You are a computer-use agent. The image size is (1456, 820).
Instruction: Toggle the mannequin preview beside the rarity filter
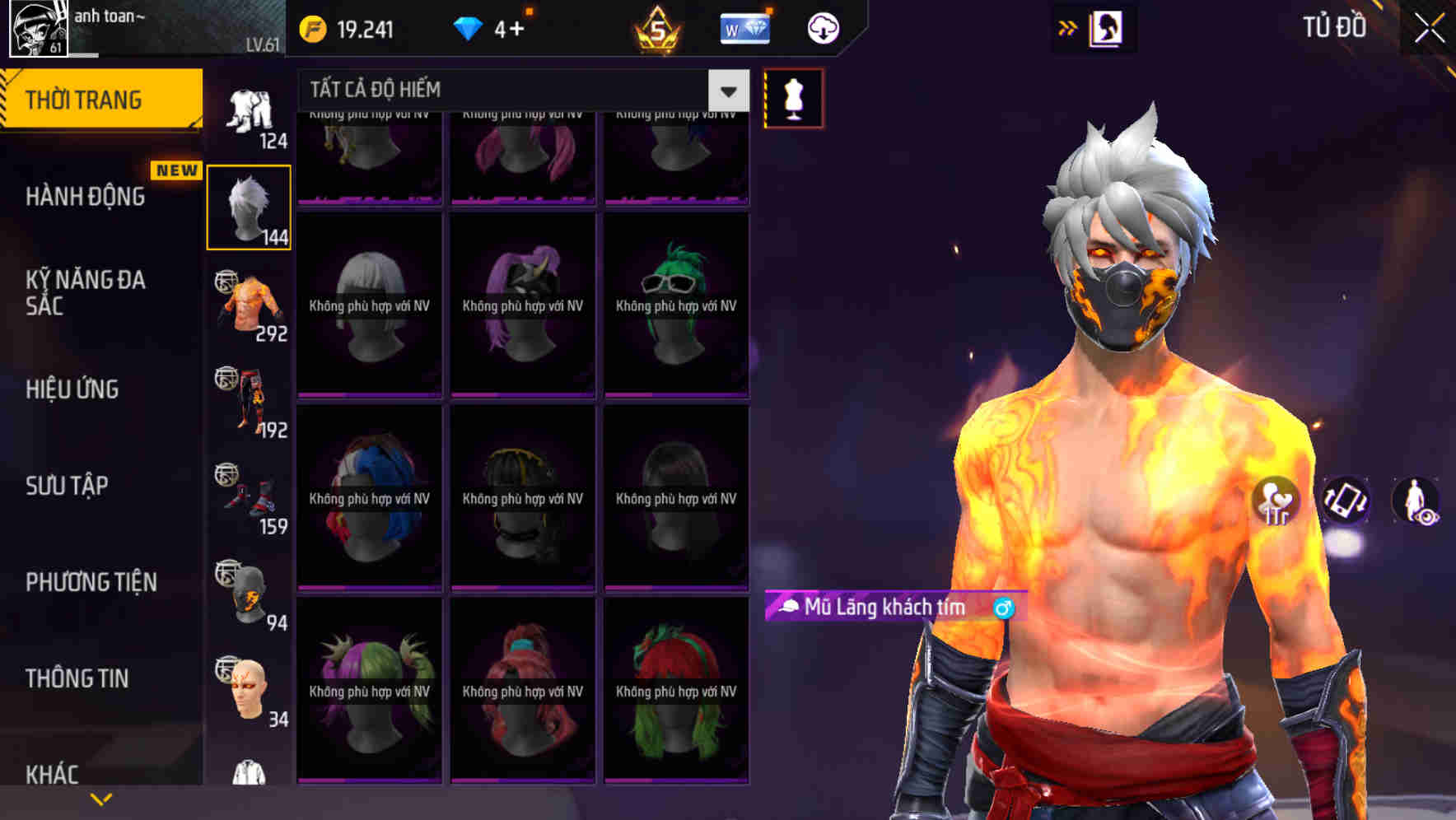(x=793, y=97)
